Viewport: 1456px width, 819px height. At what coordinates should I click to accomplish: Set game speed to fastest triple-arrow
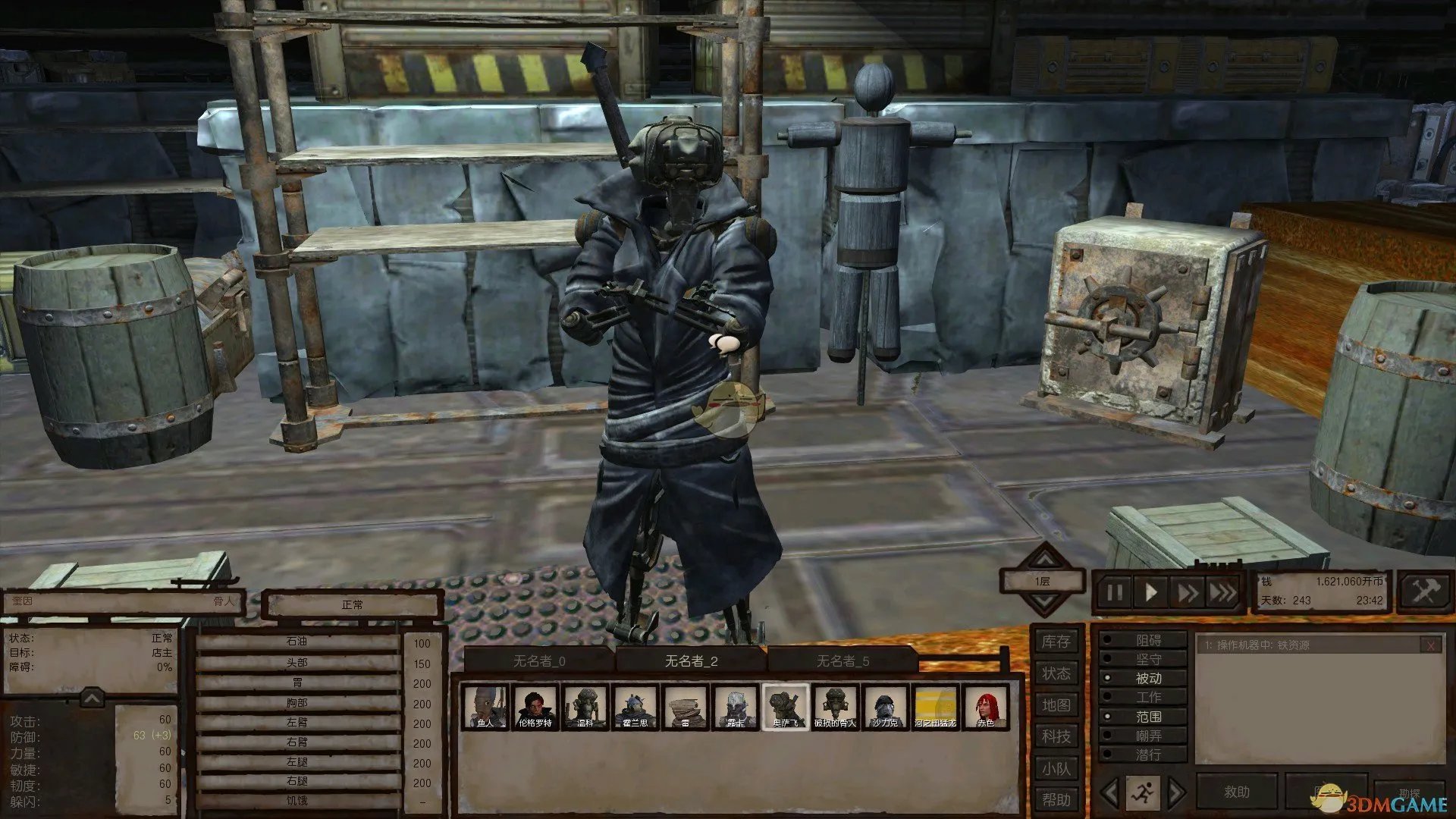1222,592
